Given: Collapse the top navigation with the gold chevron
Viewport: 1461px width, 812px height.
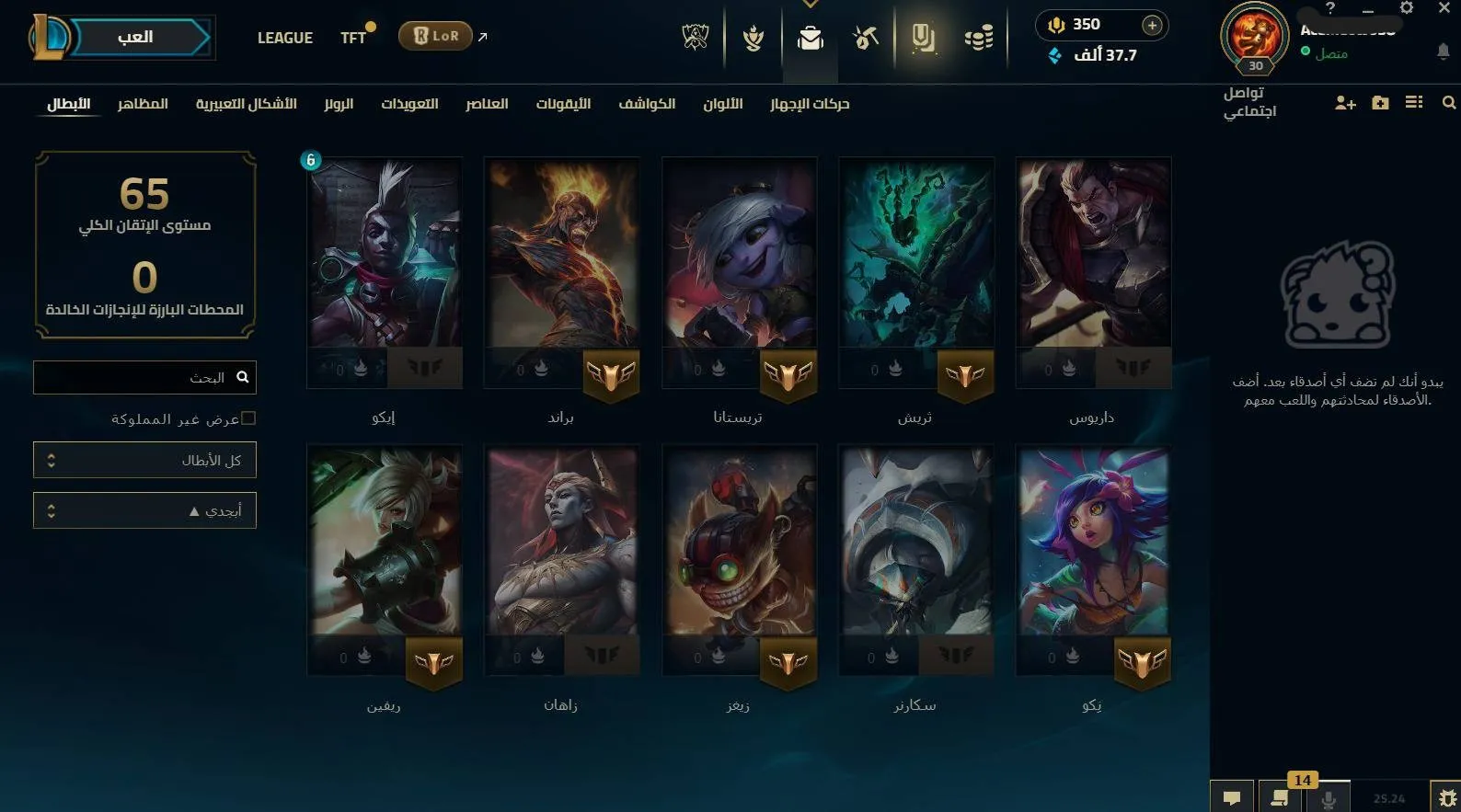Looking at the screenshot, I should click(x=810, y=5).
